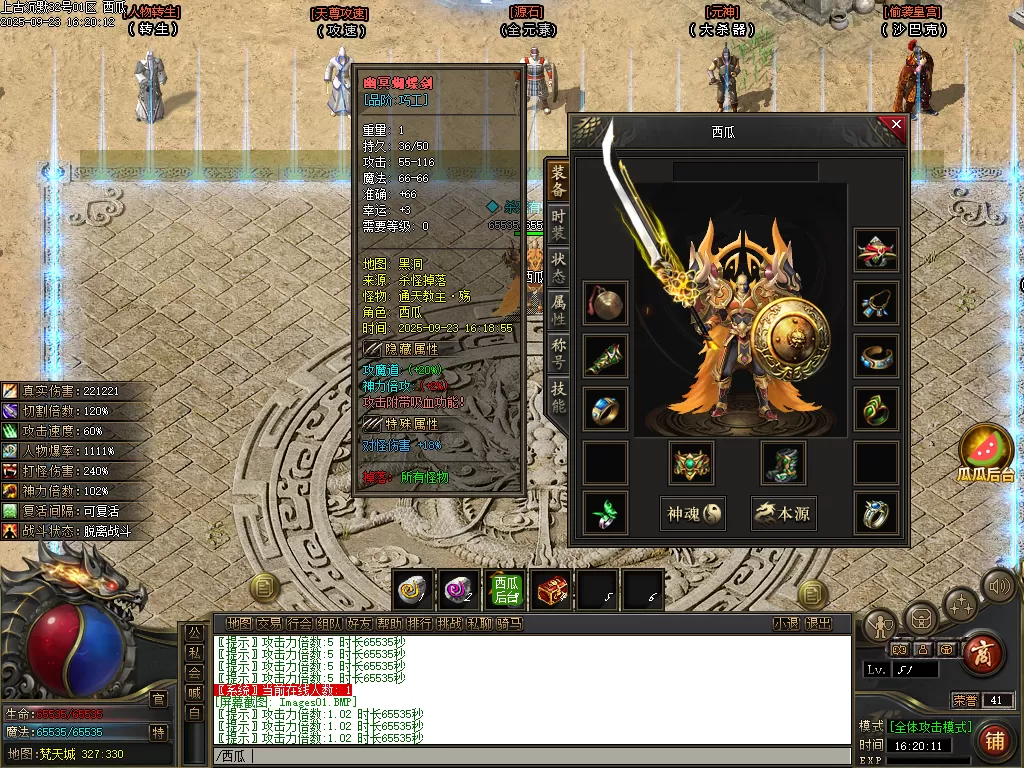Open the 本源 dragon button
The image size is (1024, 768).
(783, 514)
